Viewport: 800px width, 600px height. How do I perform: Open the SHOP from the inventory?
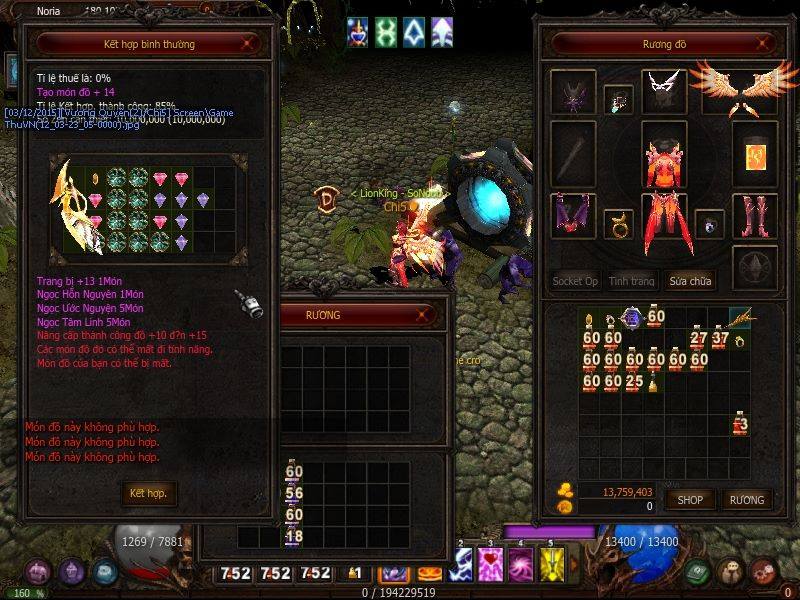tap(691, 499)
